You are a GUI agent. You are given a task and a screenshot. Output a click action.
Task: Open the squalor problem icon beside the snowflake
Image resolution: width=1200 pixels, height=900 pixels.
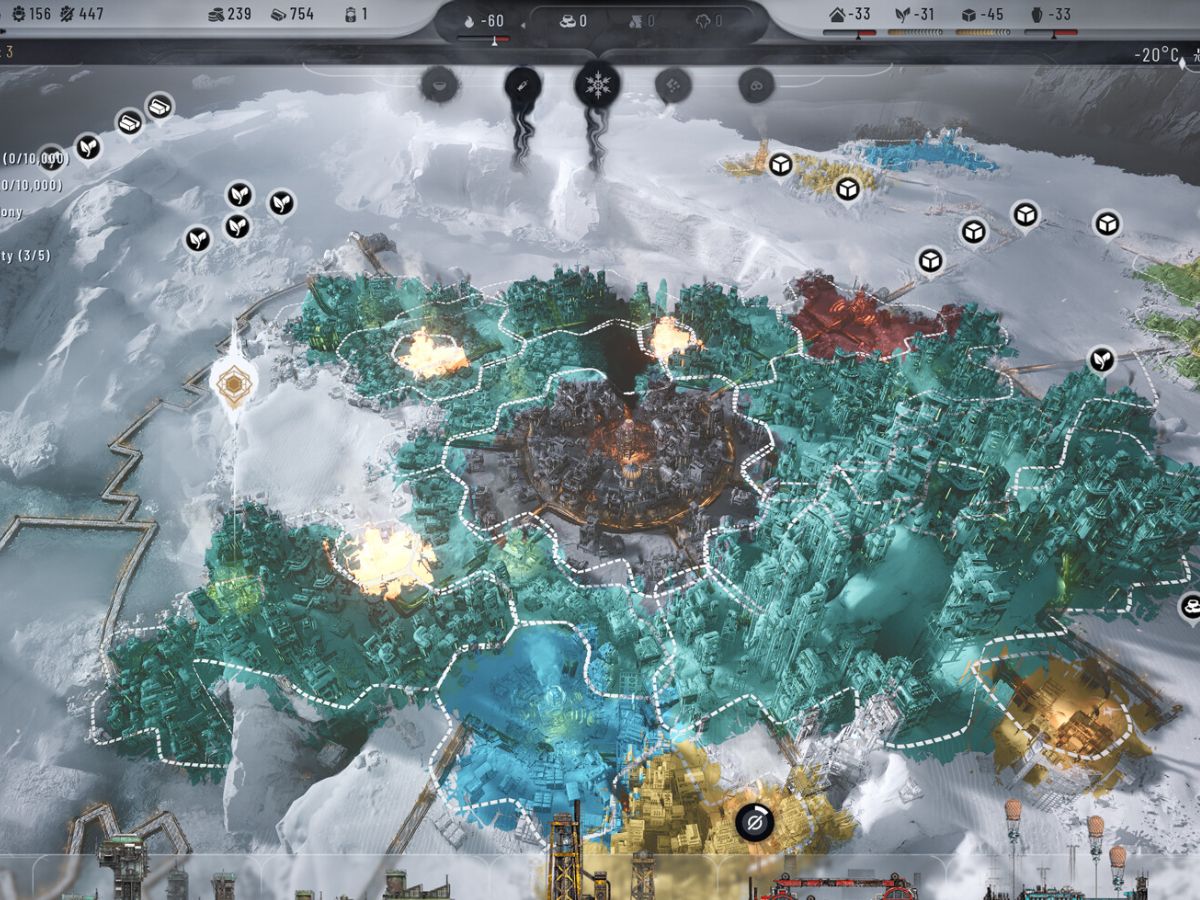pyautogui.click(x=673, y=85)
